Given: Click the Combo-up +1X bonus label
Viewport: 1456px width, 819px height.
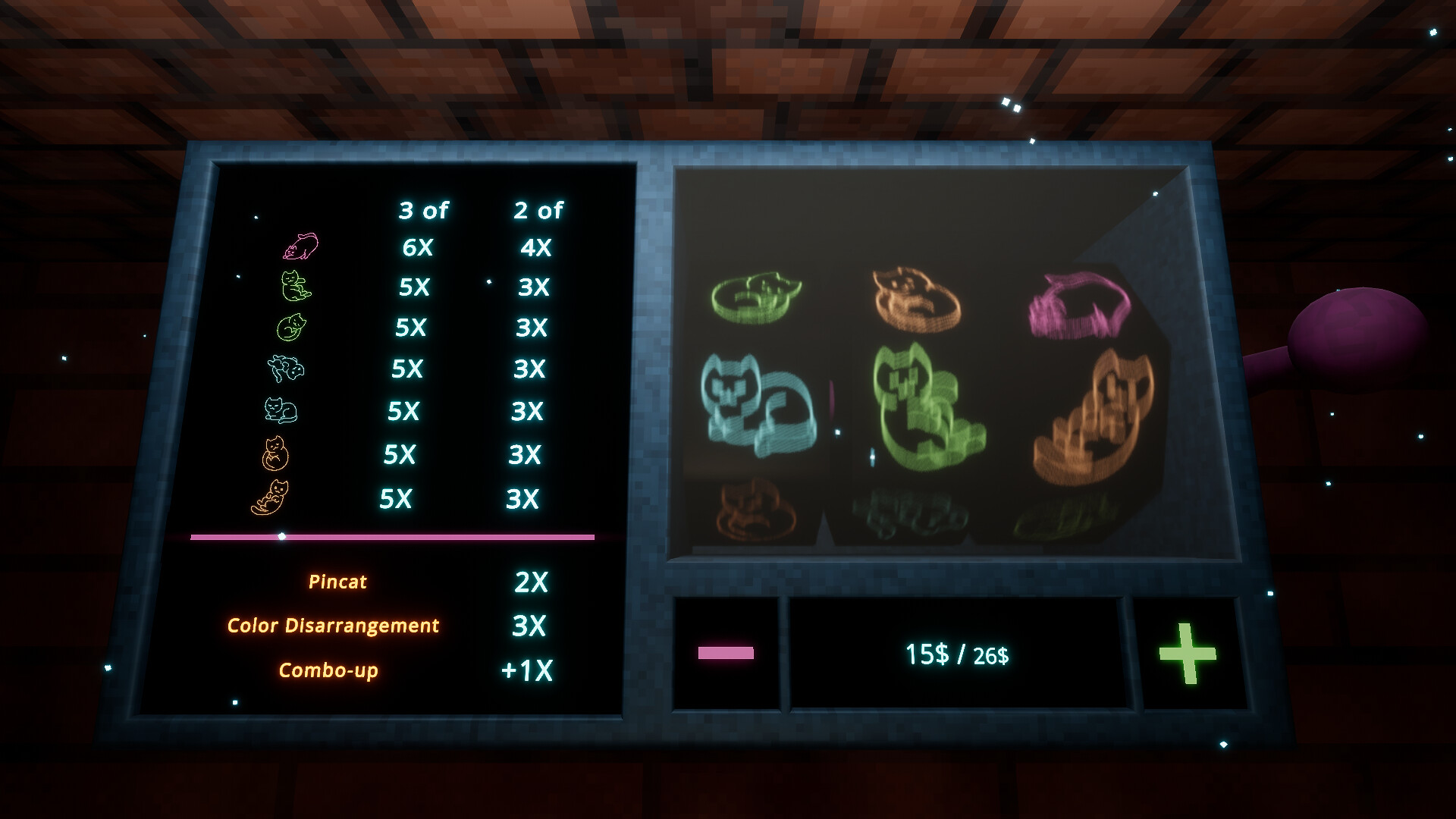Looking at the screenshot, I should (x=330, y=670).
